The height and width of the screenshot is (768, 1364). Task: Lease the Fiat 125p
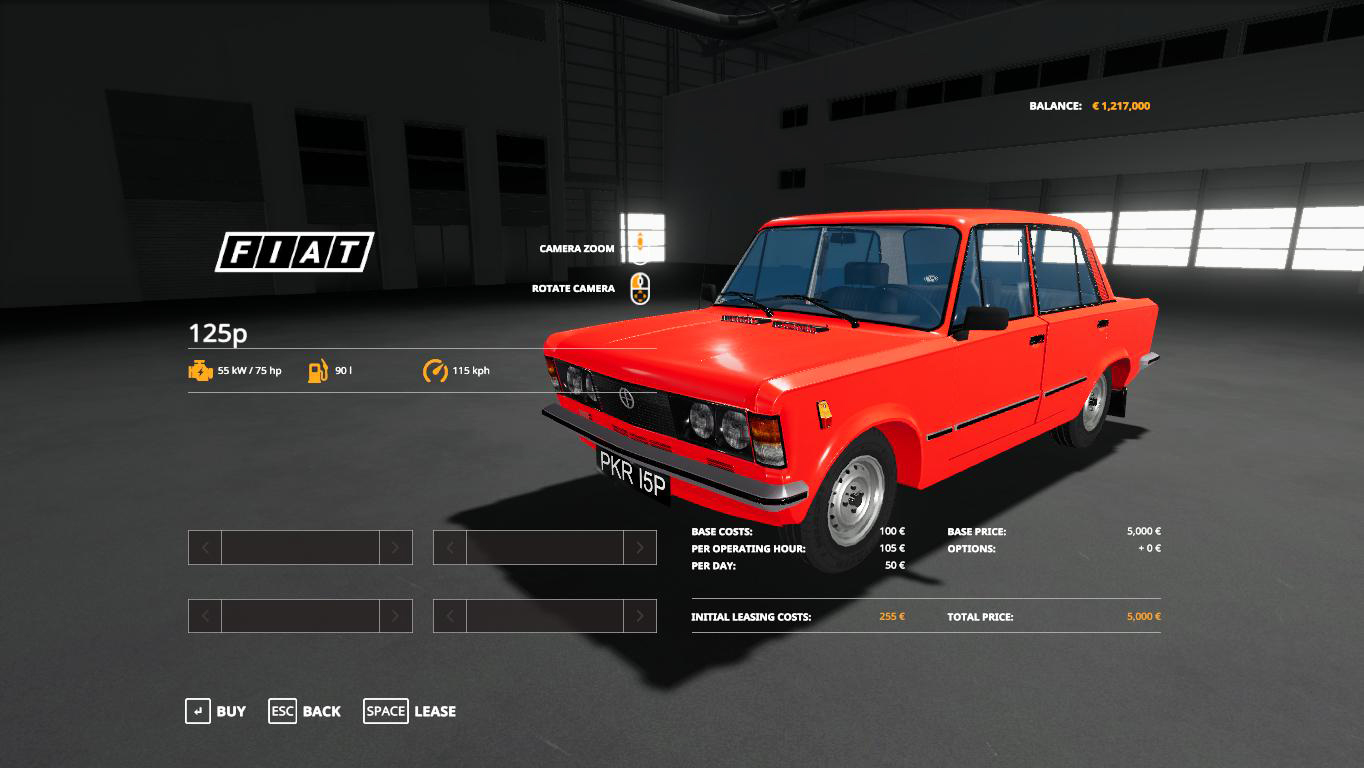point(410,711)
